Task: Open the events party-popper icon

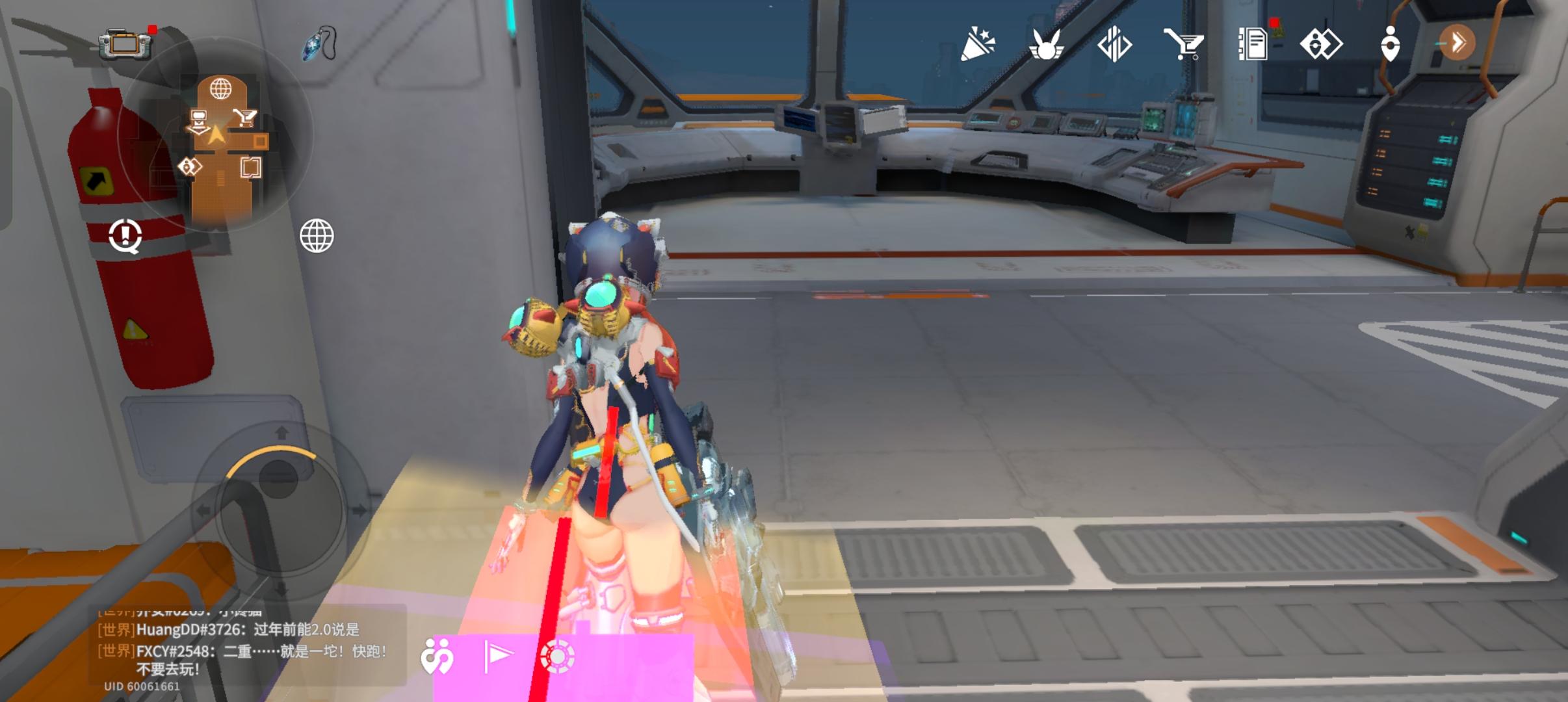Action: click(x=977, y=44)
